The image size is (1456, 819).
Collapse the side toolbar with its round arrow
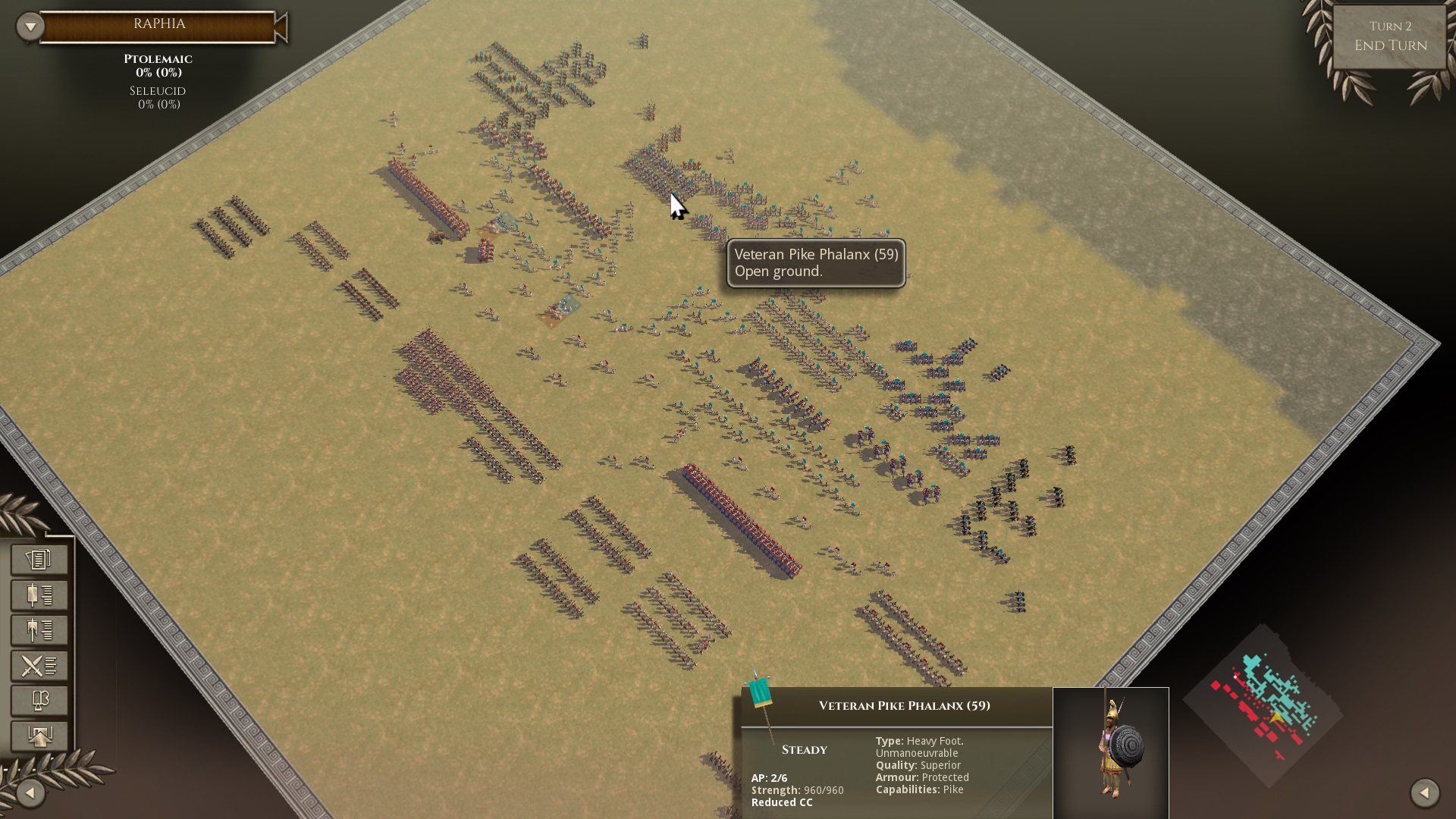[x=30, y=793]
